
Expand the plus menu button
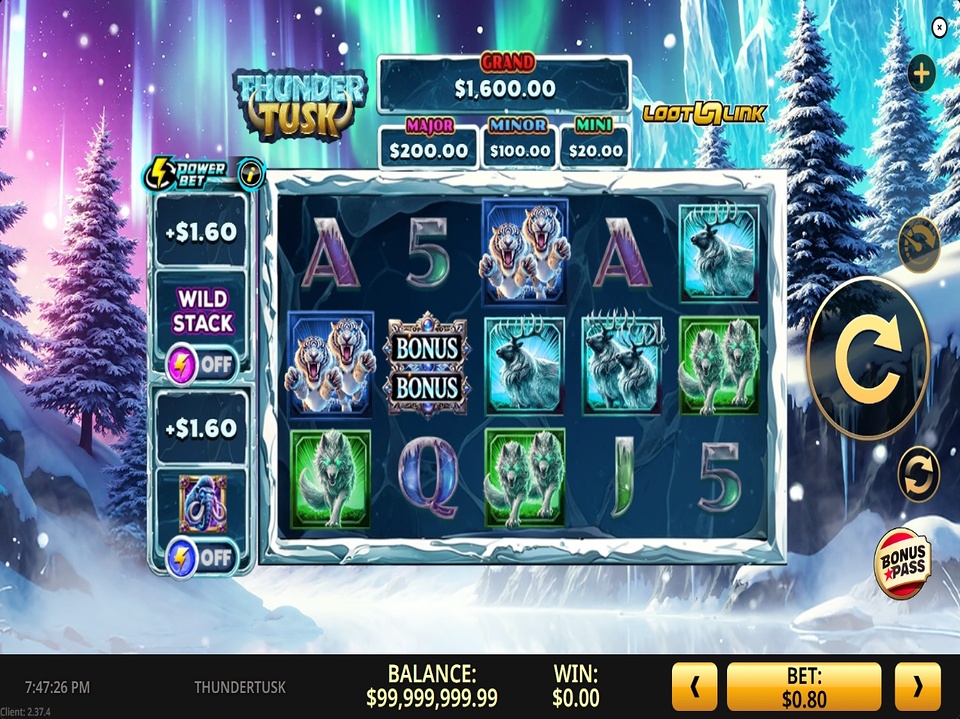[x=921, y=72]
